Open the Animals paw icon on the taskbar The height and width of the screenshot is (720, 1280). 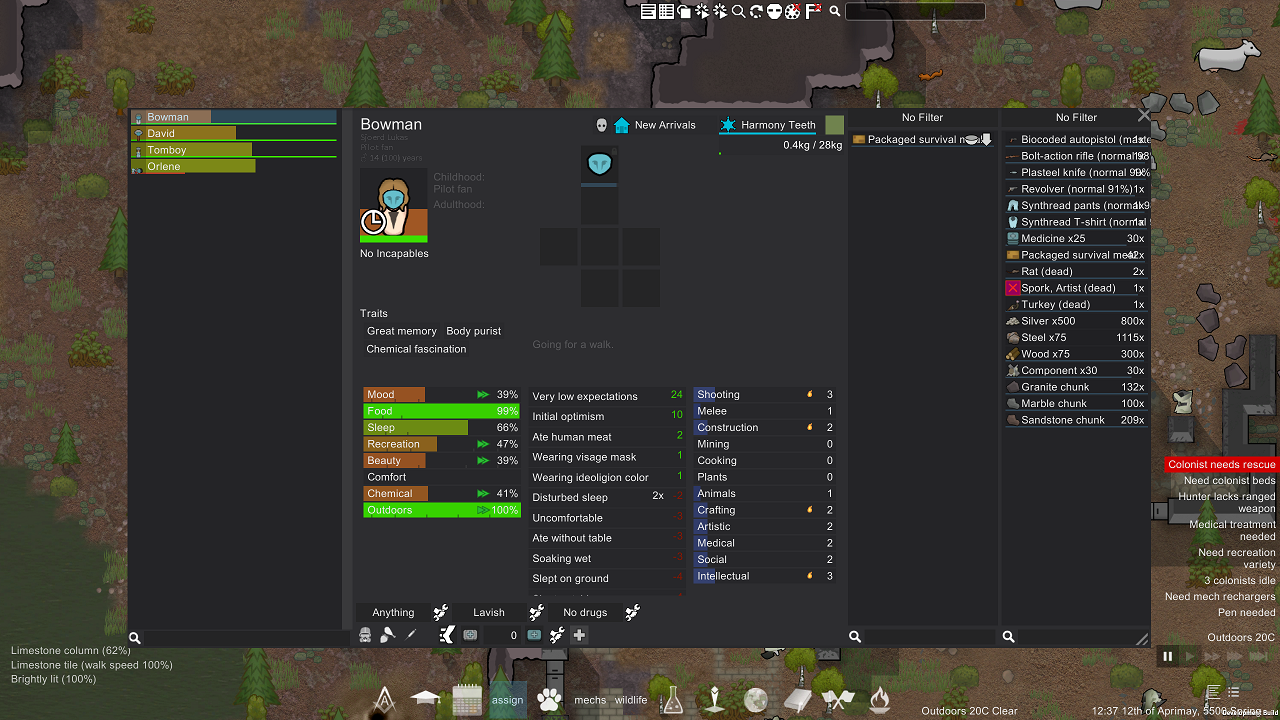tap(548, 699)
